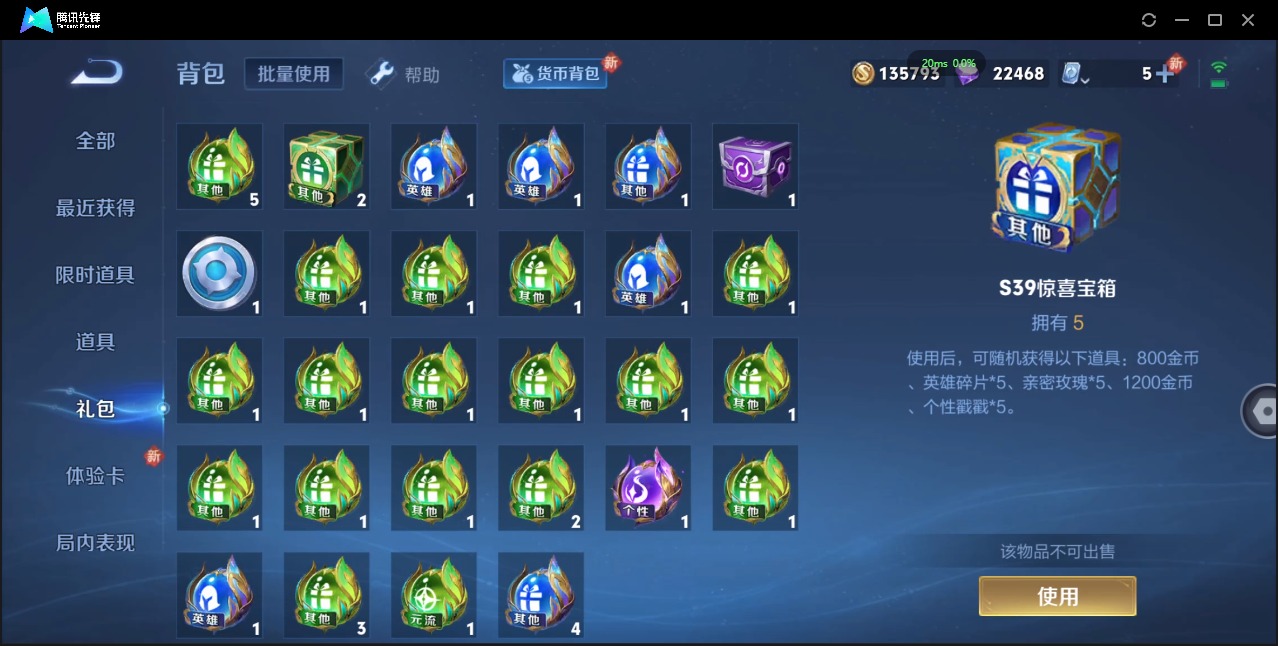
Task: Select the 礼包 tab
Action: [x=96, y=409]
